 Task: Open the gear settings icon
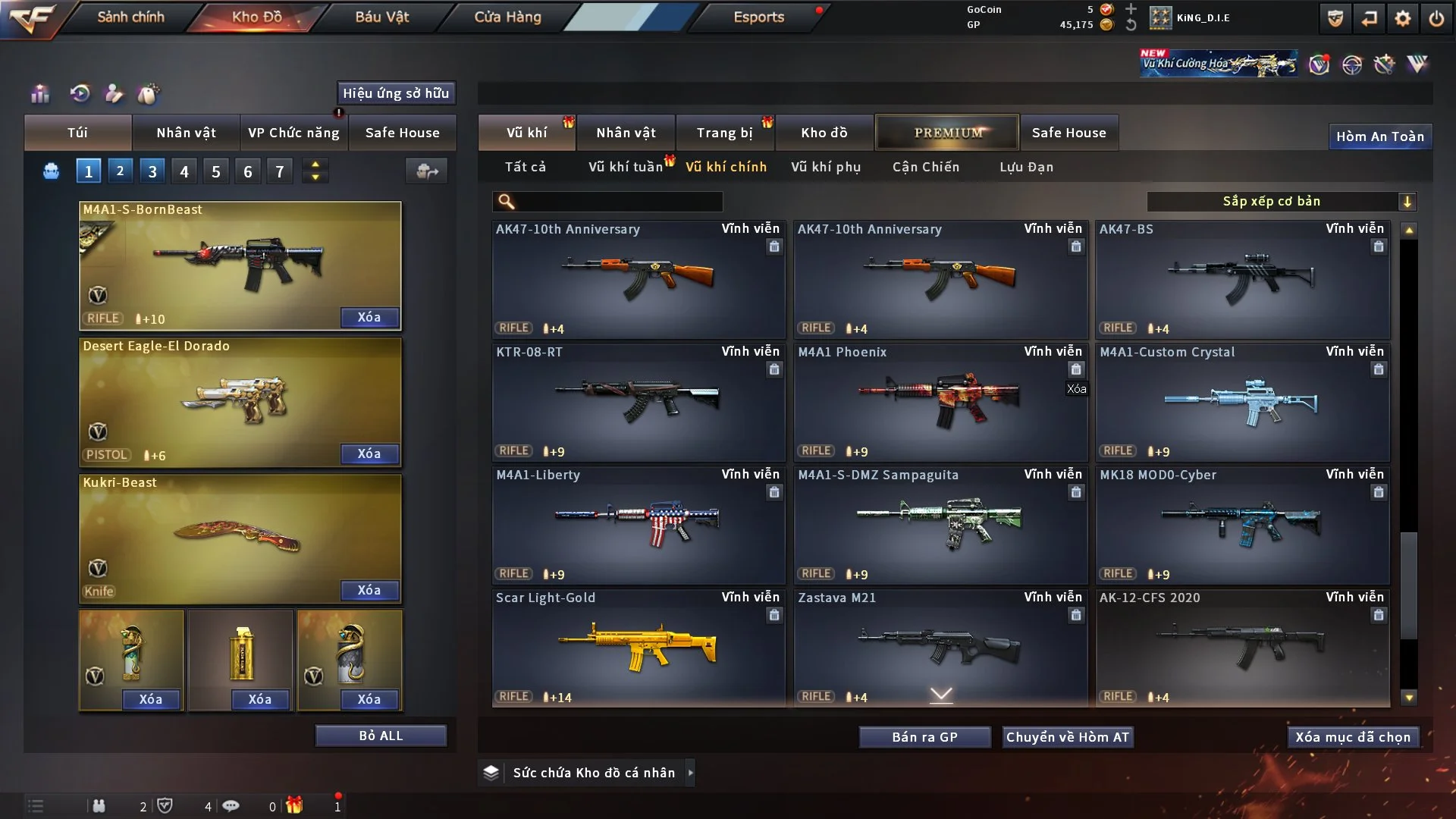tap(1402, 18)
